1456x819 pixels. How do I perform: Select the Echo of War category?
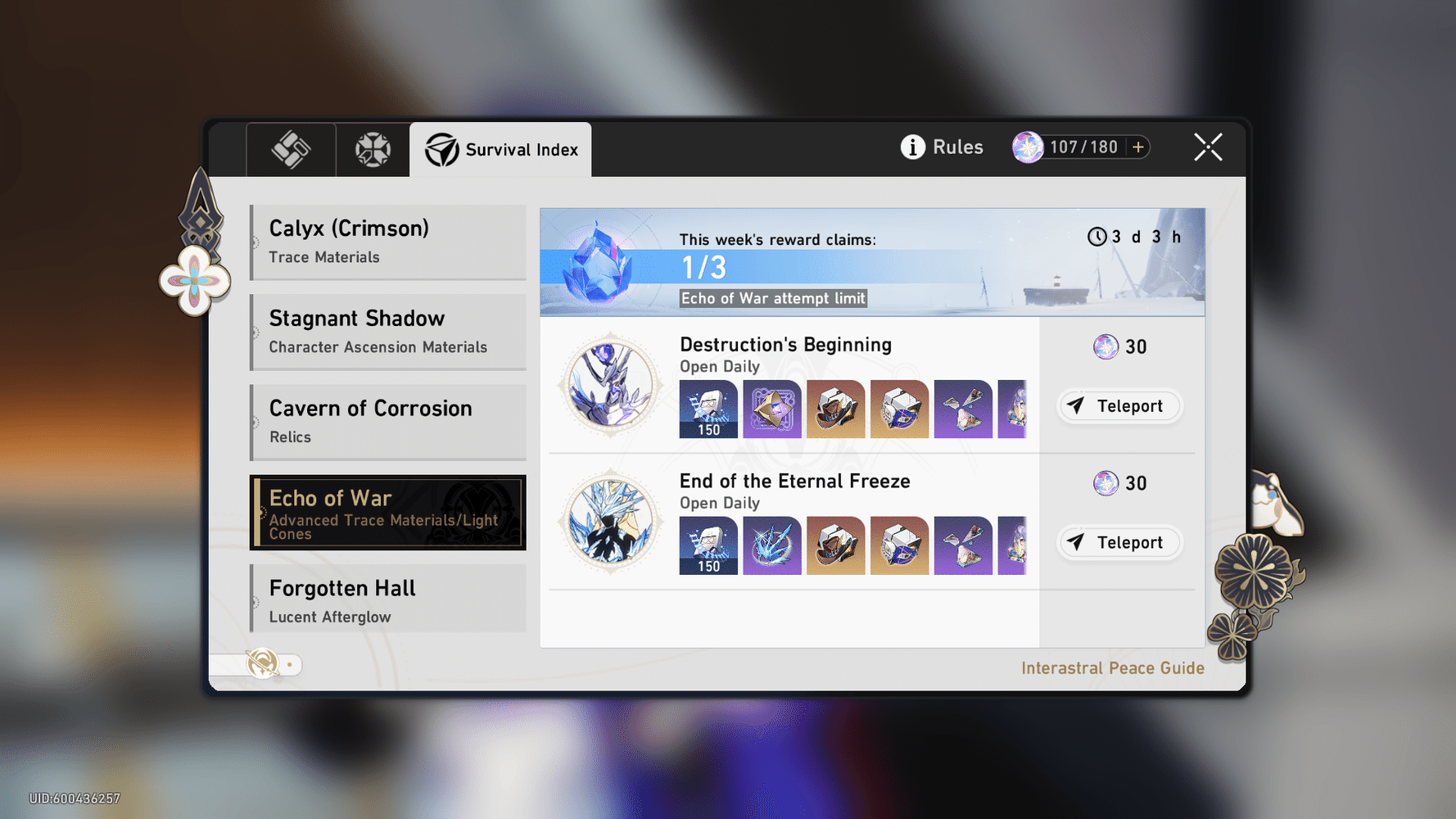point(387,513)
